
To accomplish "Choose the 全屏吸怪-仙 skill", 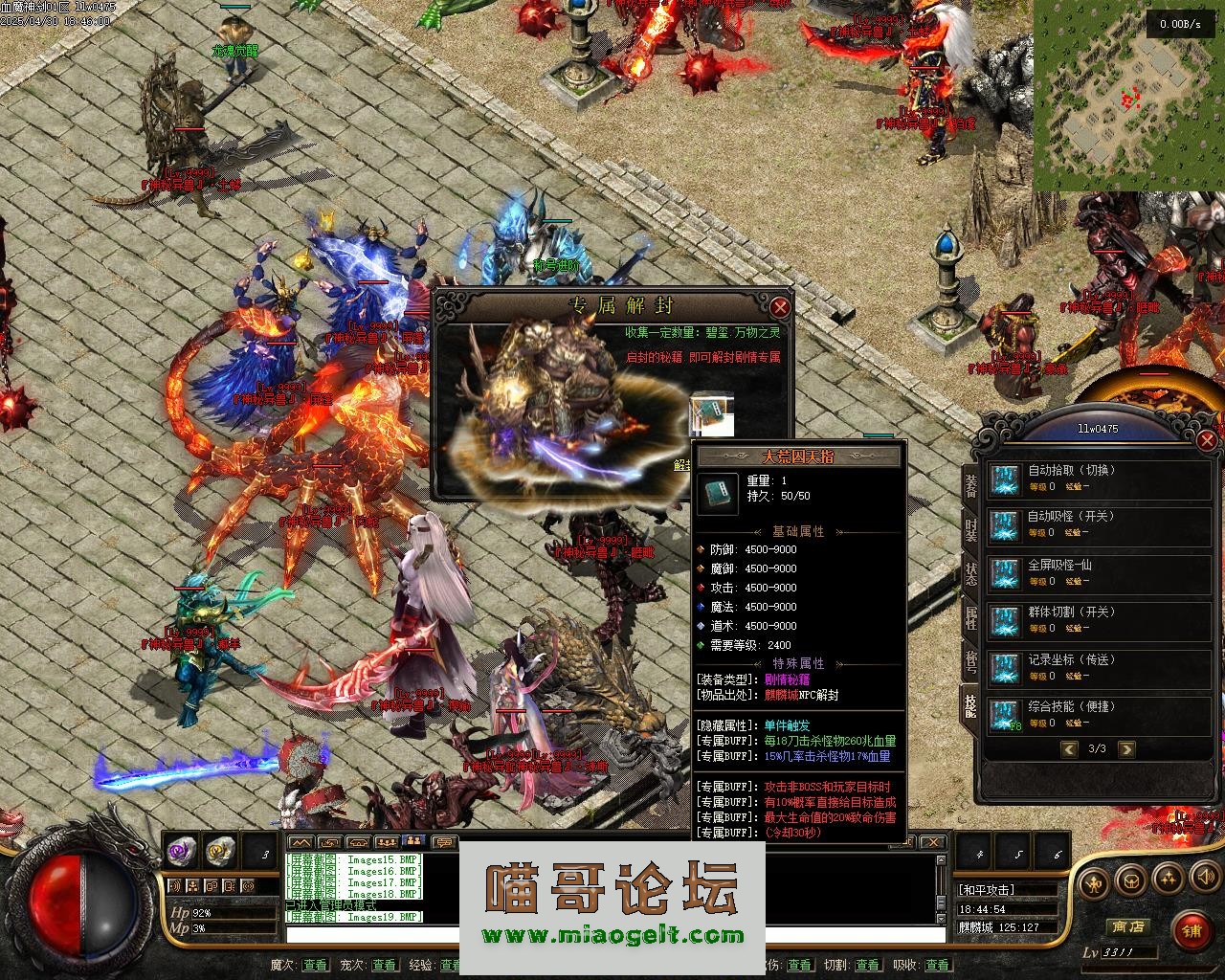I will [x=1101, y=572].
